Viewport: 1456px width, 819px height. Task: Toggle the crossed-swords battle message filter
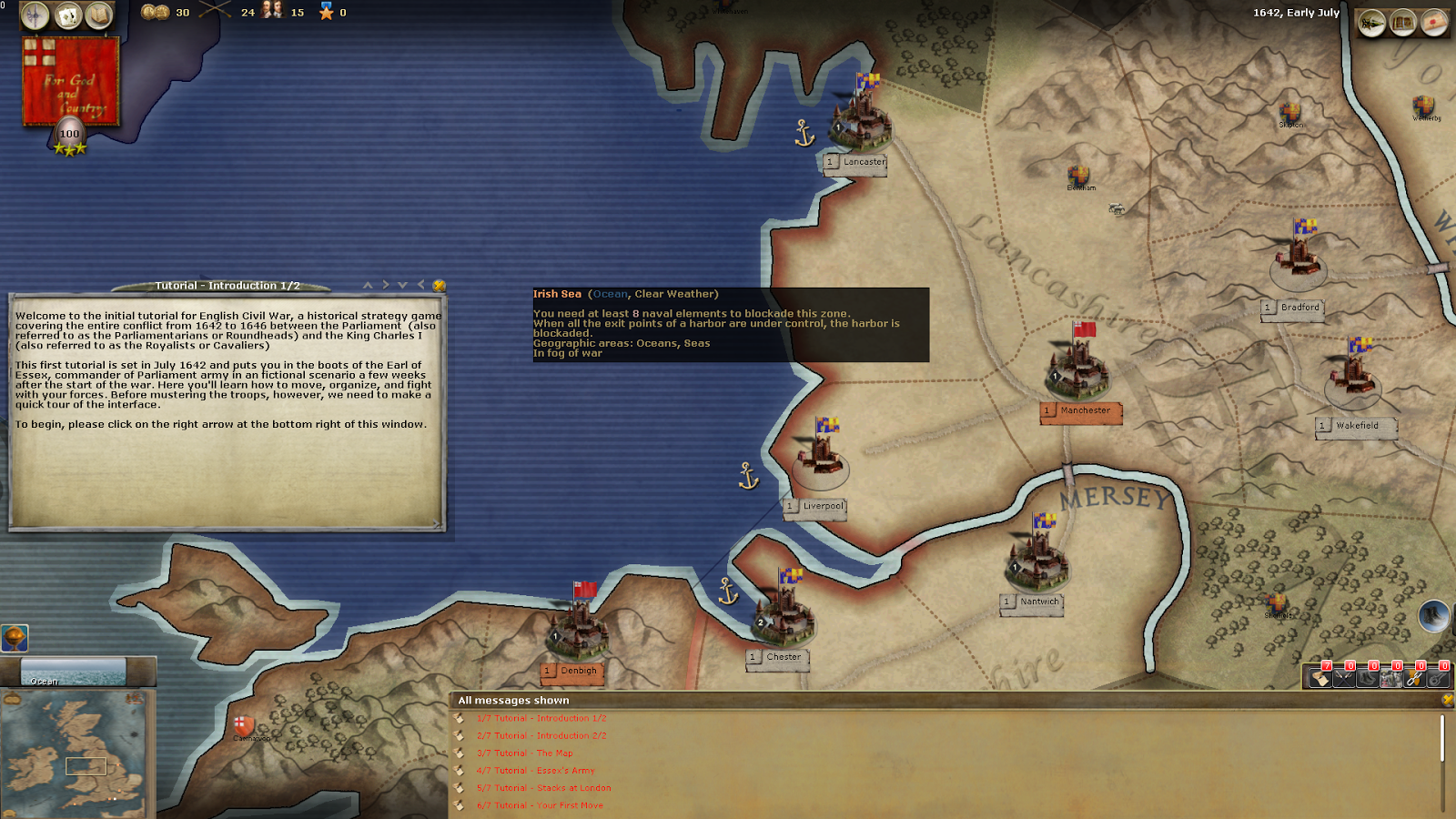1344,677
